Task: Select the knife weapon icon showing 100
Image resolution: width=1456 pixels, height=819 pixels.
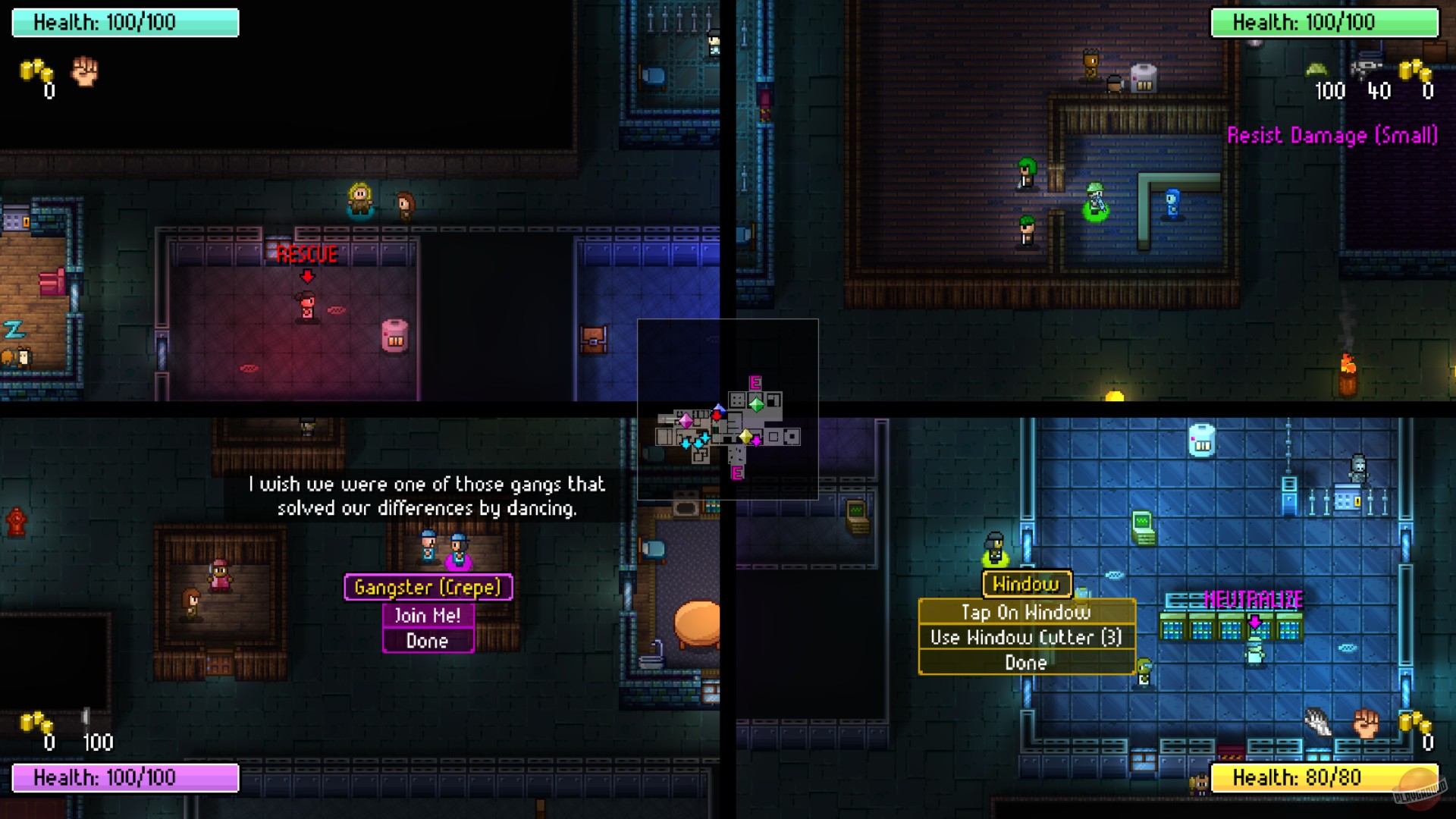Action: click(86, 717)
